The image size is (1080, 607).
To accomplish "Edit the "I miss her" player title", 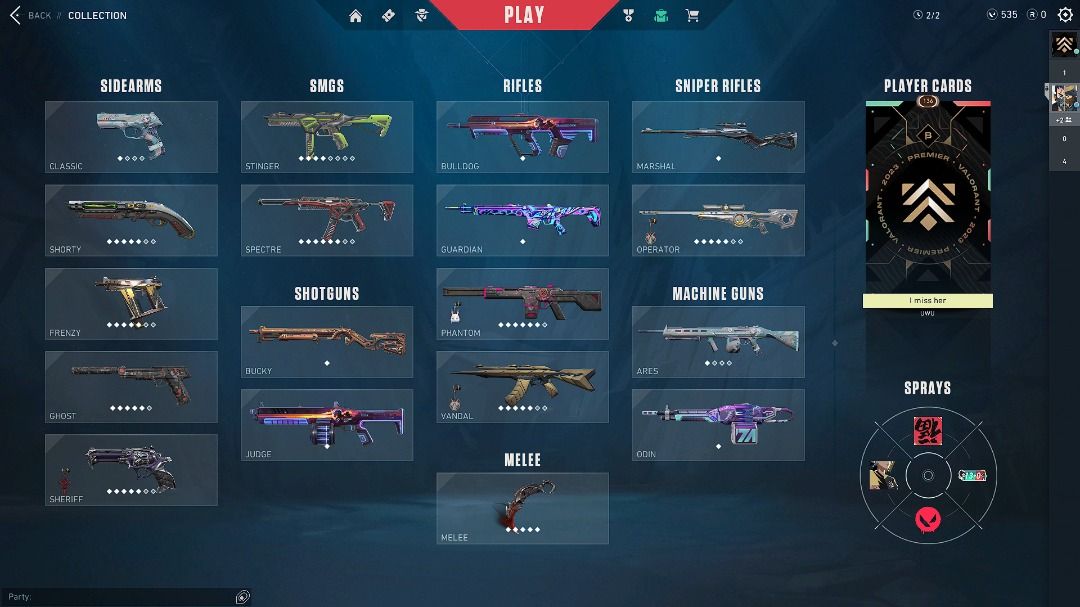I will point(928,301).
